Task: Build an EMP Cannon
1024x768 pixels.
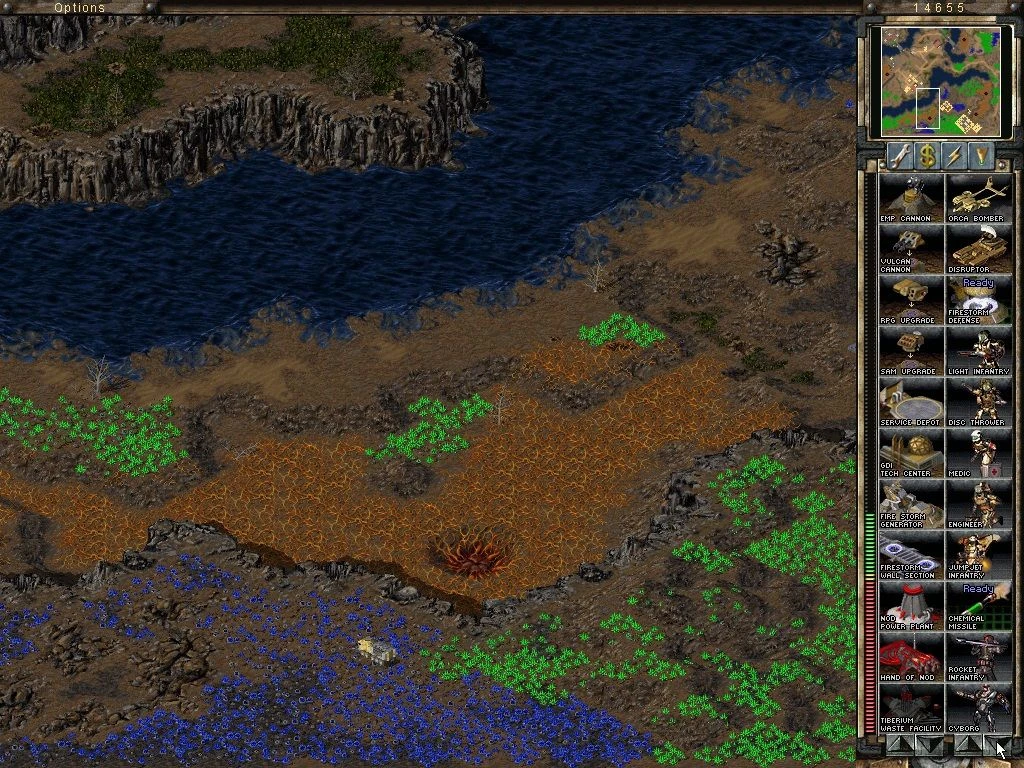Action: 910,198
